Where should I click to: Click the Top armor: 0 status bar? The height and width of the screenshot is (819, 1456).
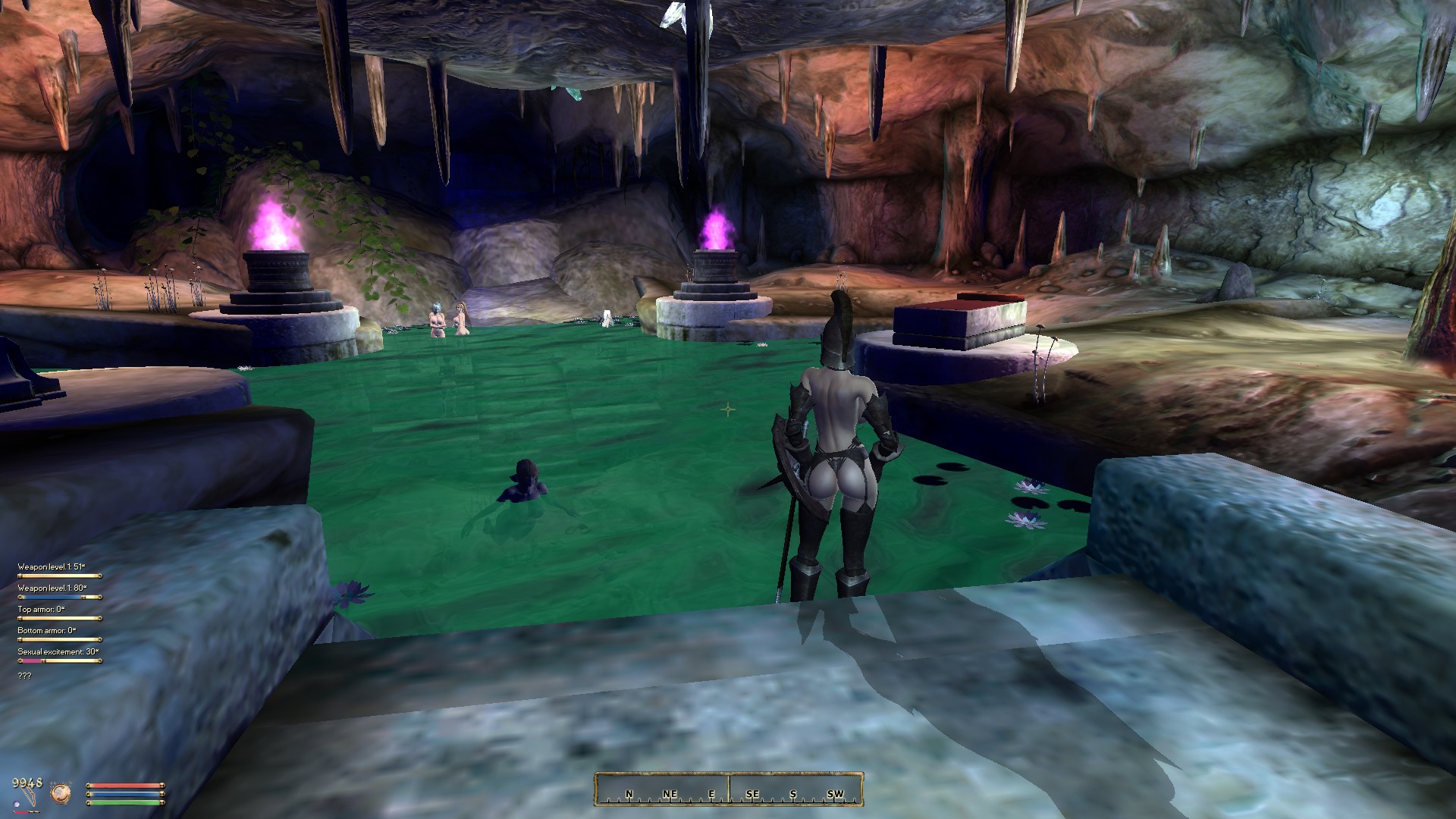[59, 619]
